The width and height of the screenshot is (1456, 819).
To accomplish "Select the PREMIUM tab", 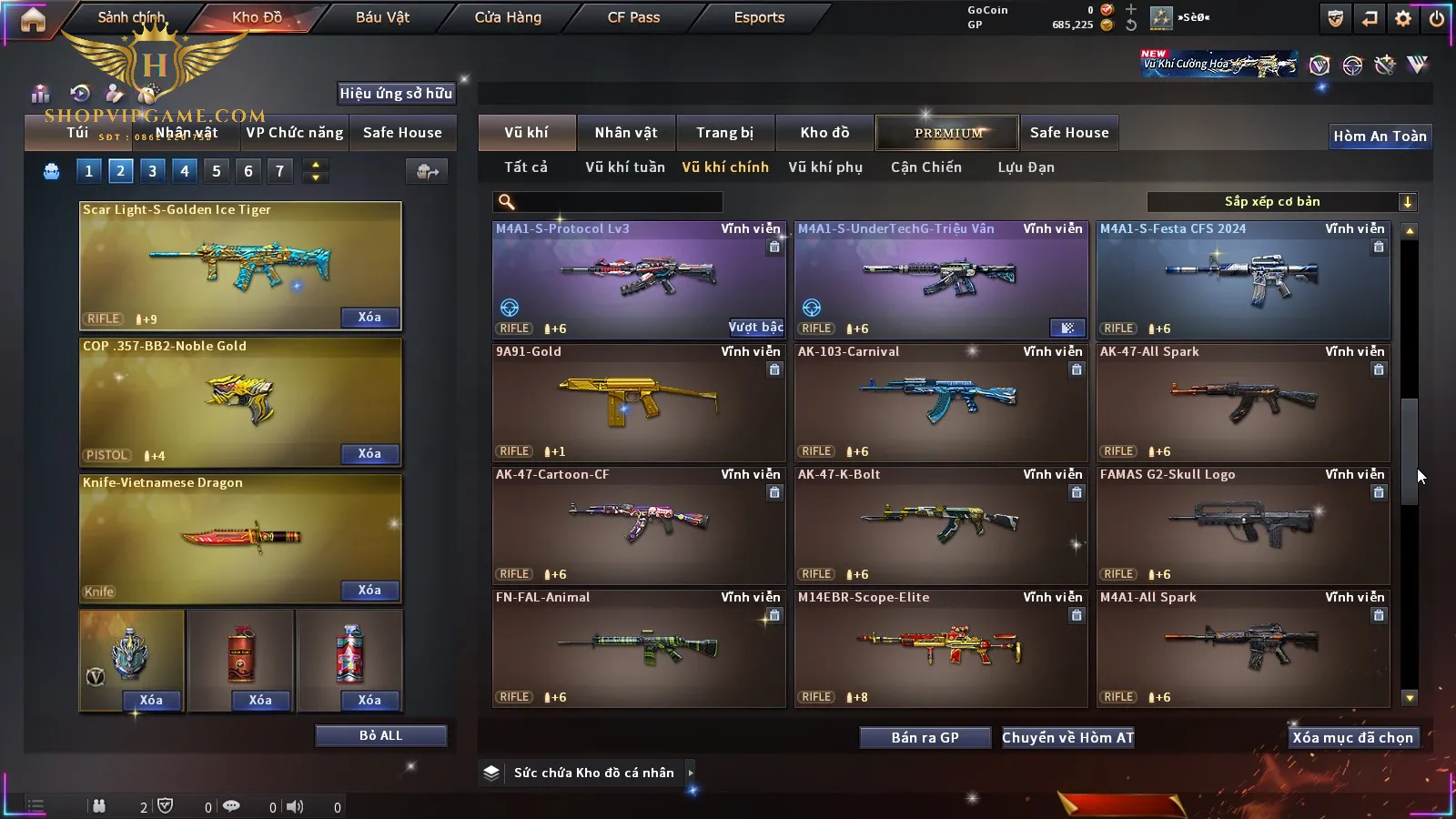I will pos(948,133).
